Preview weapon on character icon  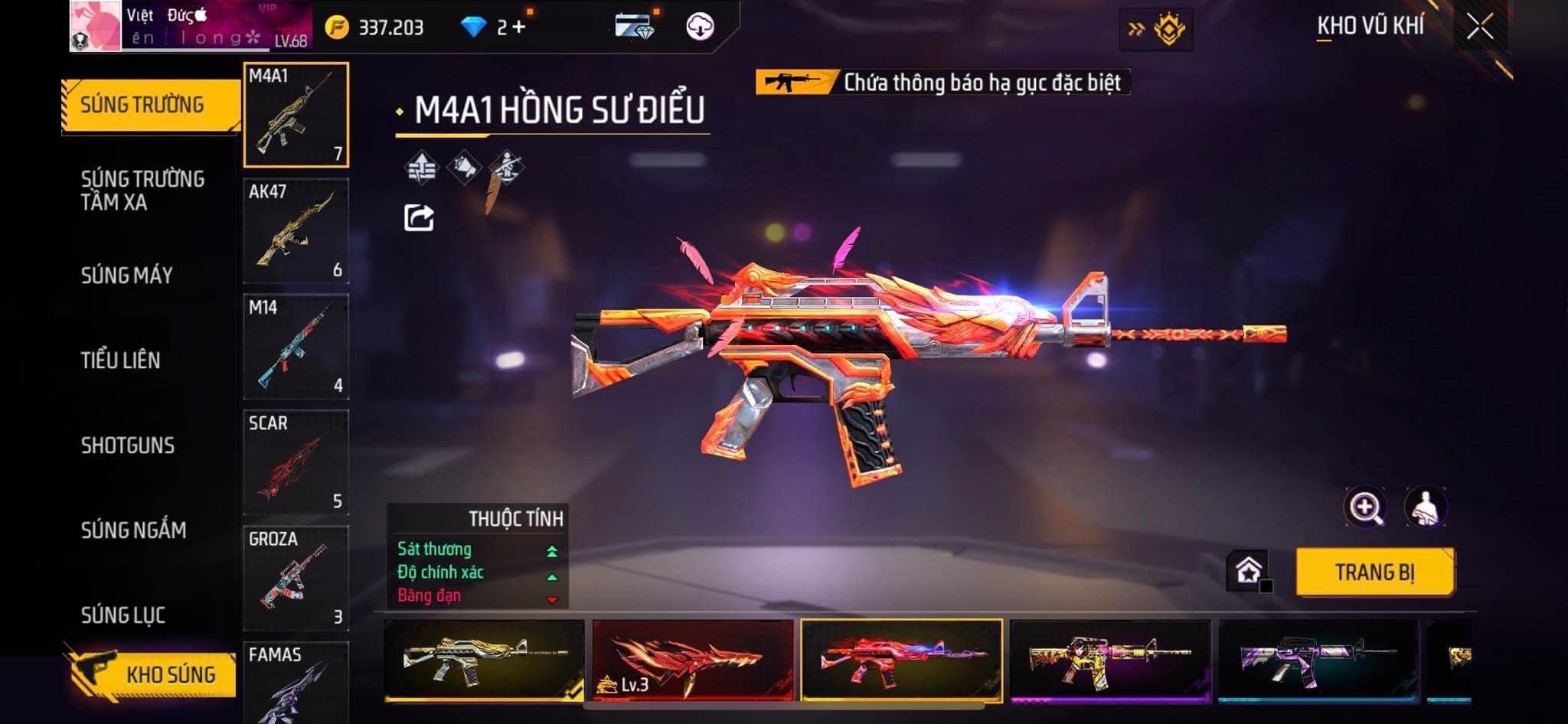[1425, 507]
